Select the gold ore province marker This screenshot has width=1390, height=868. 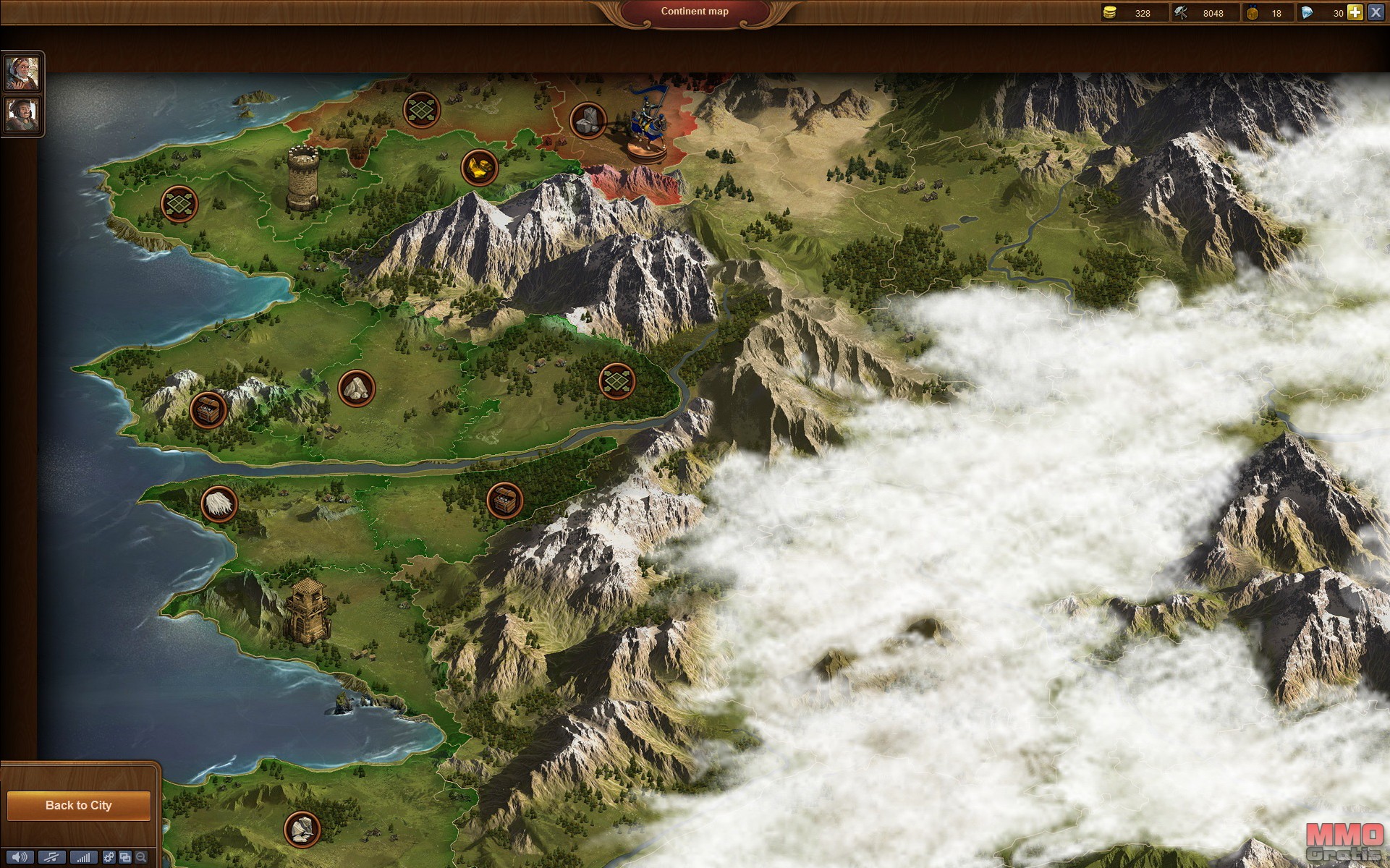[479, 168]
